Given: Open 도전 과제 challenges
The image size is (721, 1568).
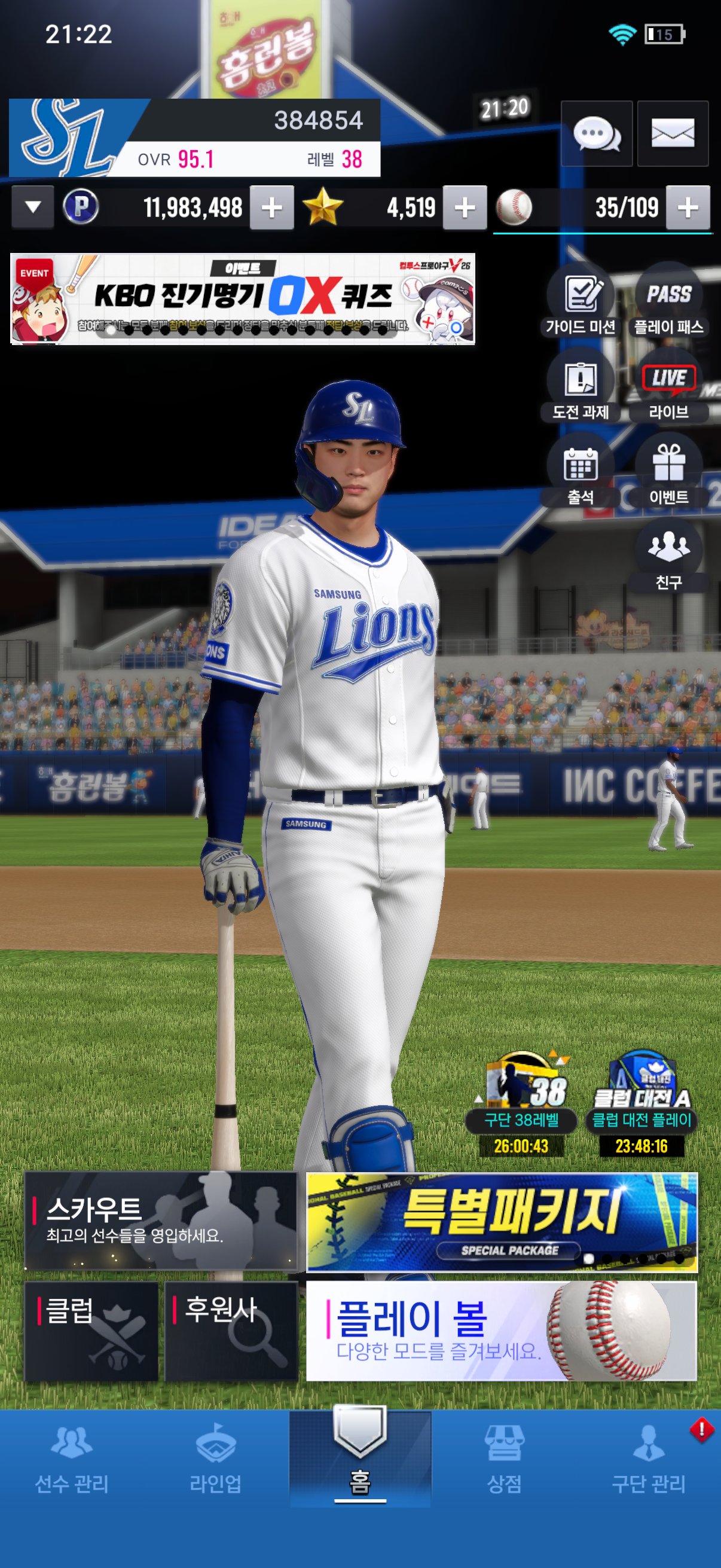Looking at the screenshot, I should [581, 388].
